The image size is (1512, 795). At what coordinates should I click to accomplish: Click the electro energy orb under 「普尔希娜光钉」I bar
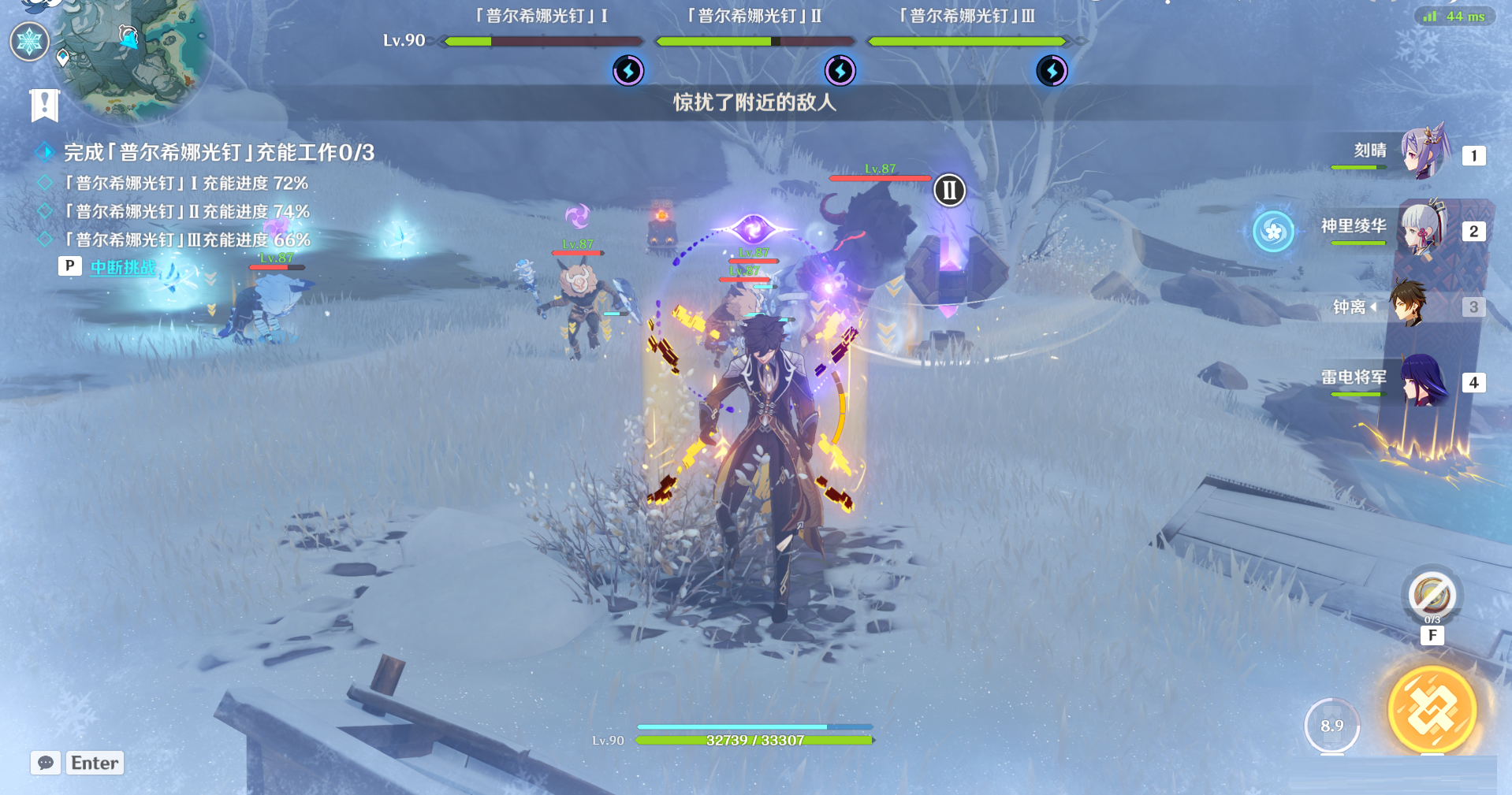coord(628,69)
